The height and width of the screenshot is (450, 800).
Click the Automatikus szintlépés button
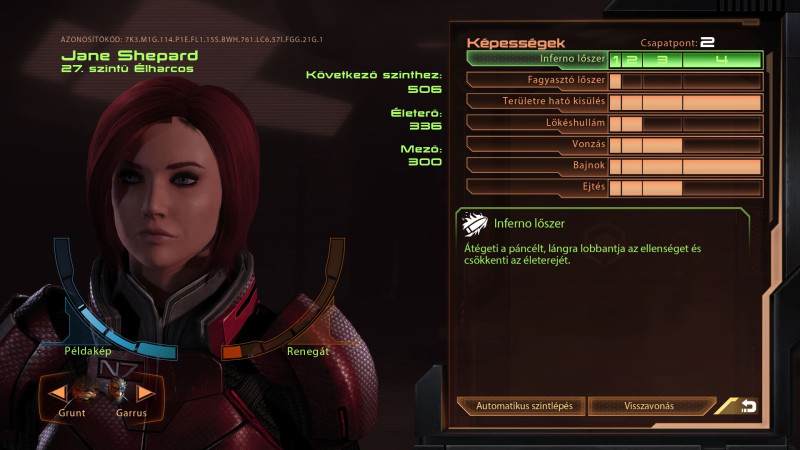click(x=523, y=407)
